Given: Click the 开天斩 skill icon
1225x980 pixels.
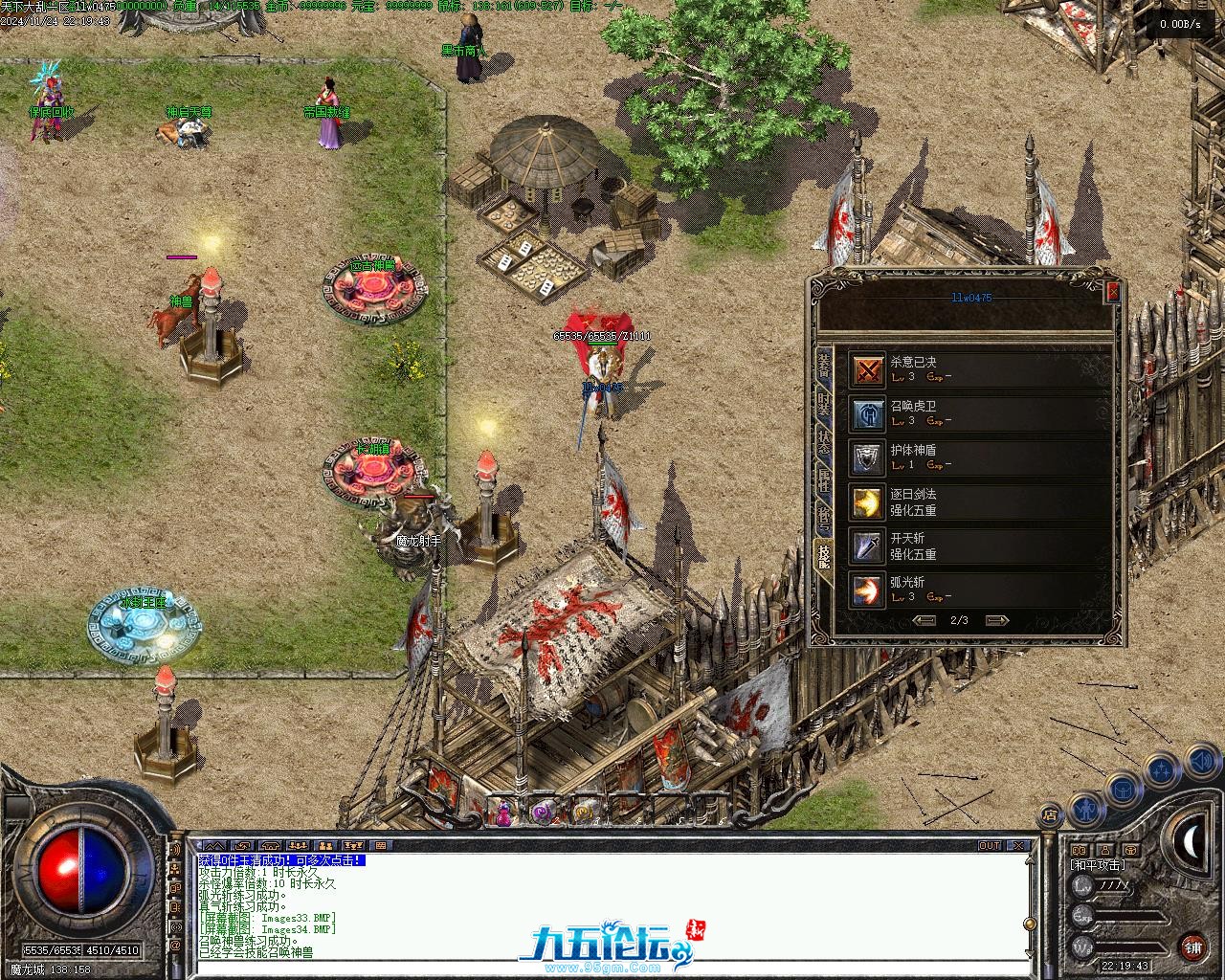Looking at the screenshot, I should click(x=868, y=546).
